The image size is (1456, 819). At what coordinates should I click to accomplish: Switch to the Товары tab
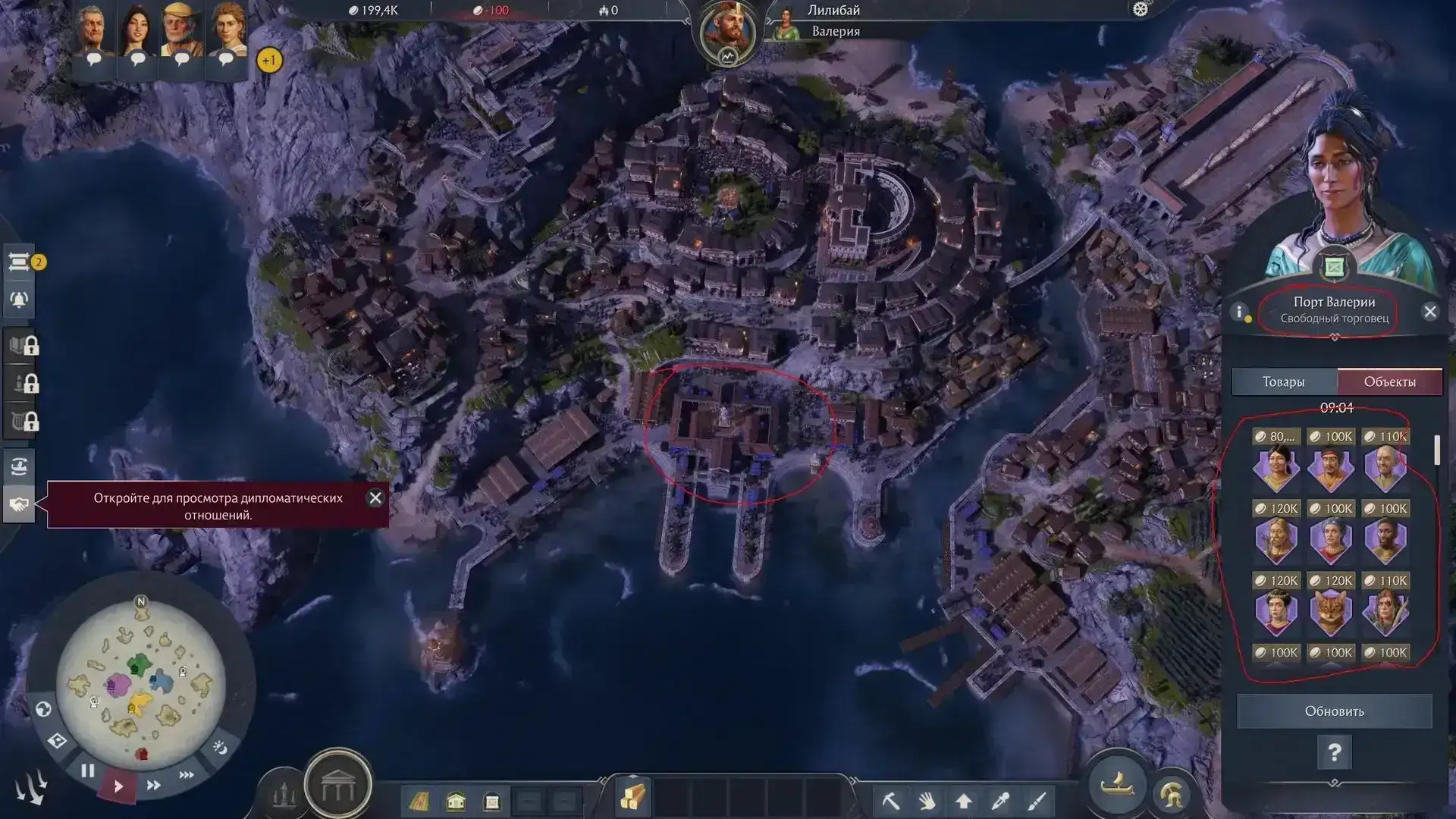[1283, 381]
